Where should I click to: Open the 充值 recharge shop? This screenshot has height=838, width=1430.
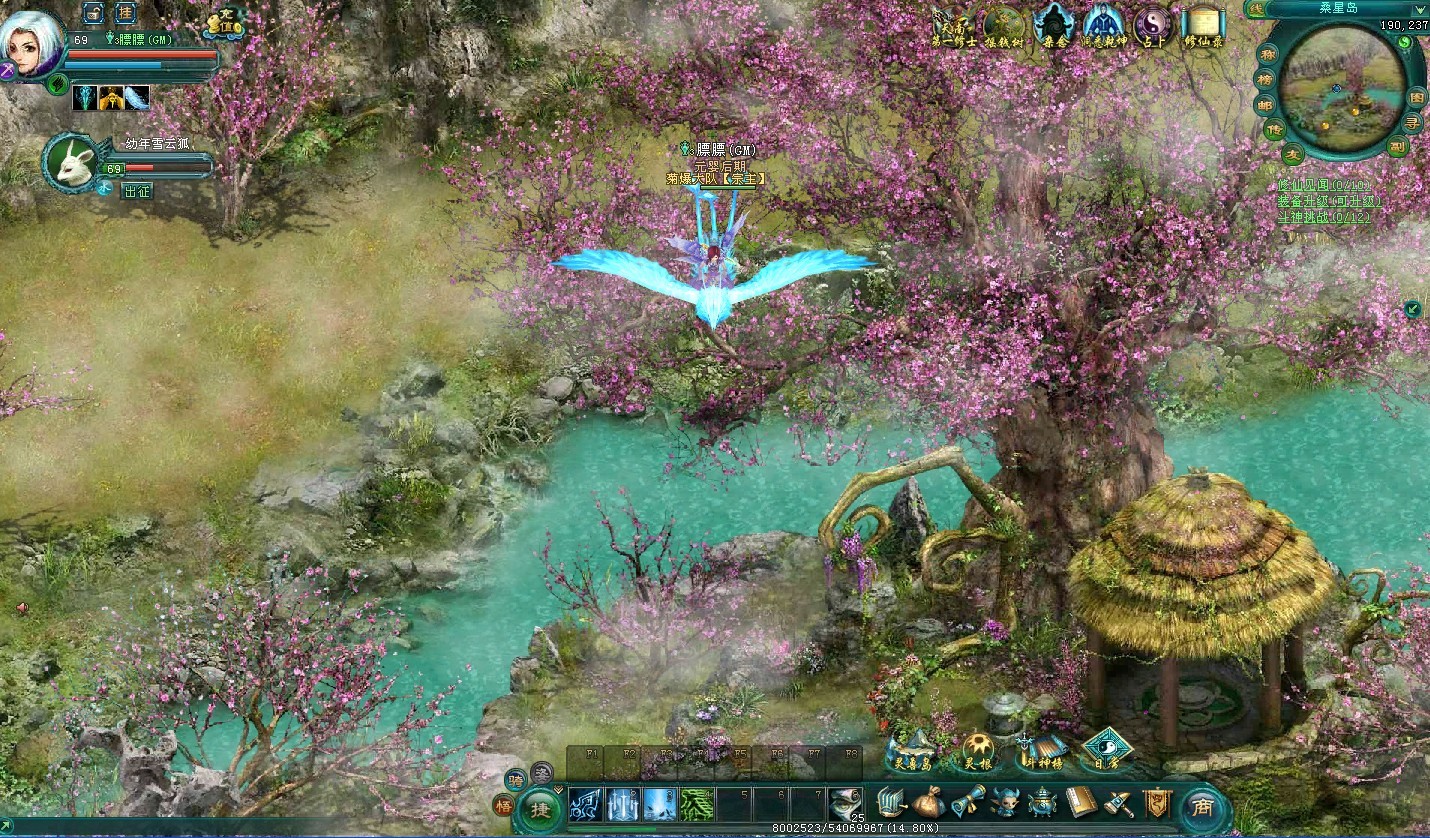point(225,24)
